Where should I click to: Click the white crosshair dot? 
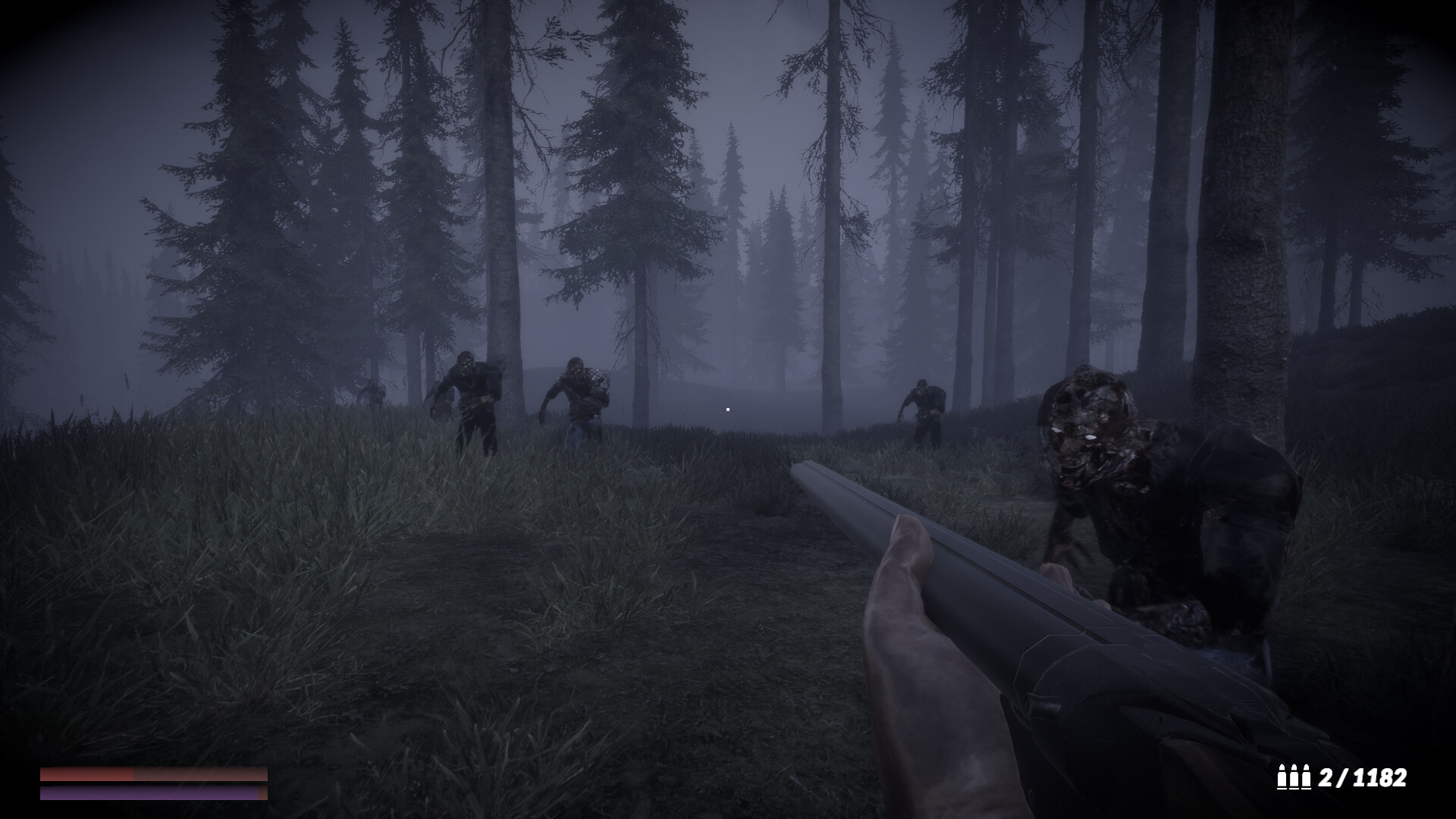[x=727, y=409]
